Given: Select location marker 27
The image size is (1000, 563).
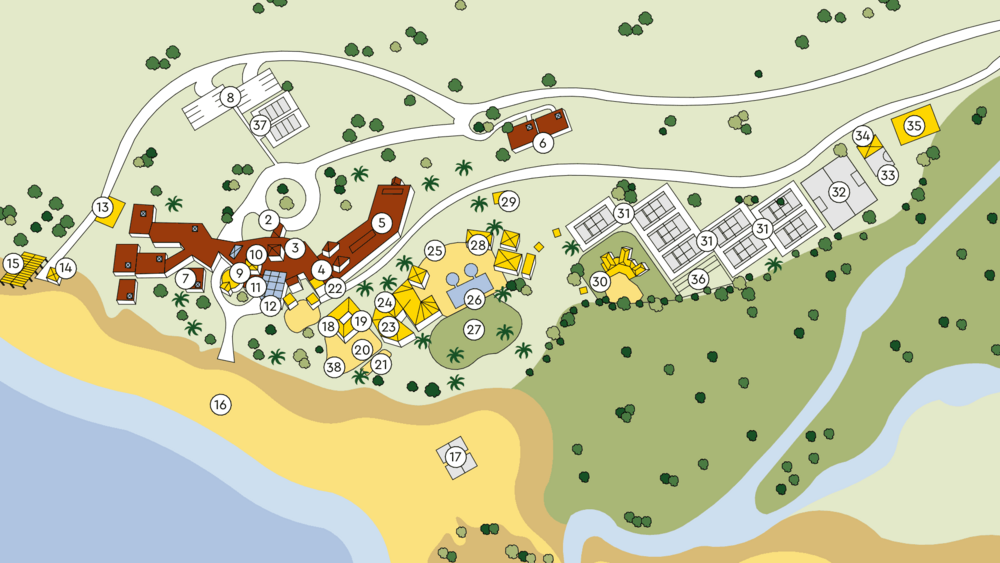Looking at the screenshot, I should [474, 329].
